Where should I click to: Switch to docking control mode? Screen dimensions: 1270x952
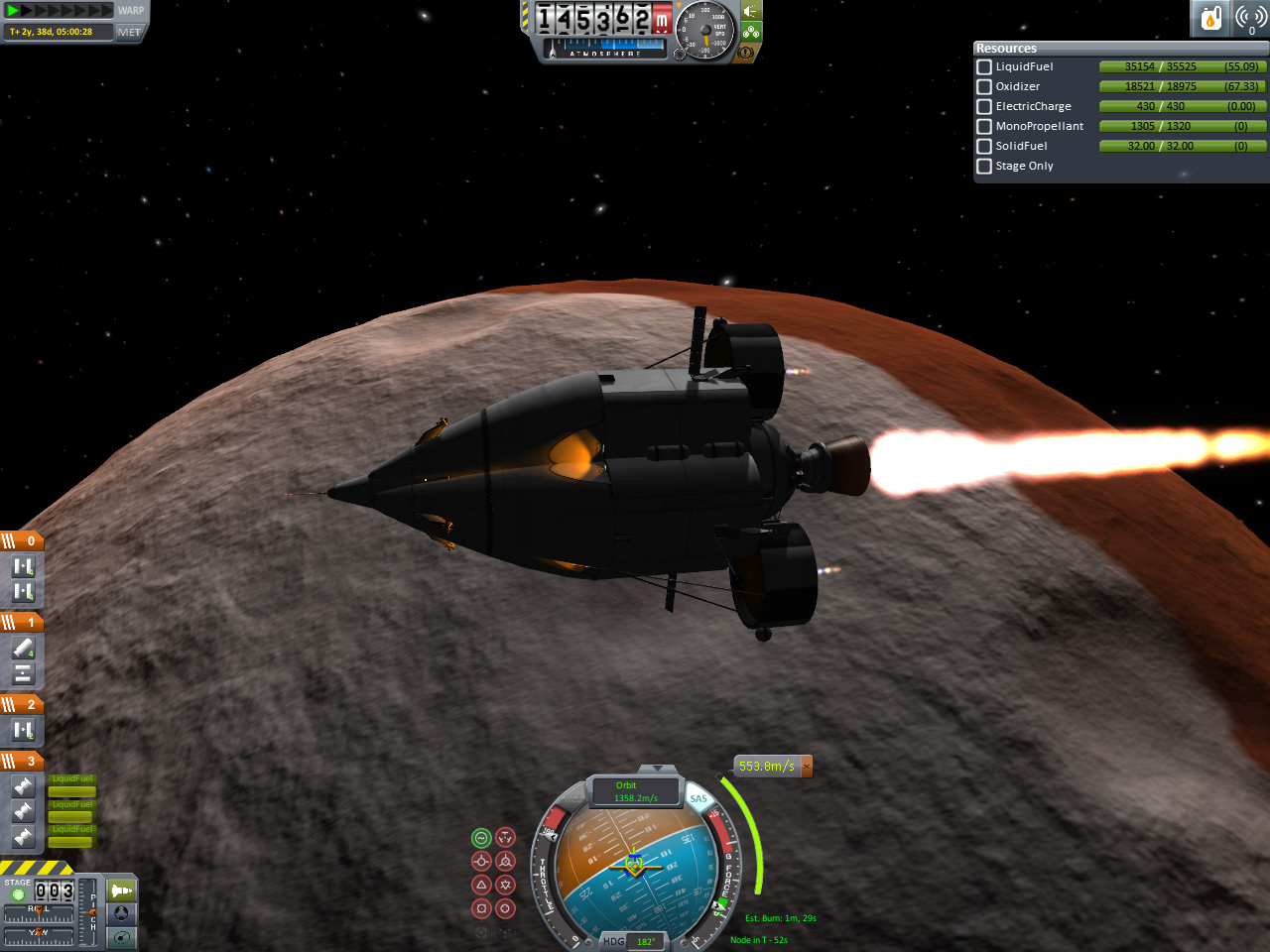tap(122, 913)
